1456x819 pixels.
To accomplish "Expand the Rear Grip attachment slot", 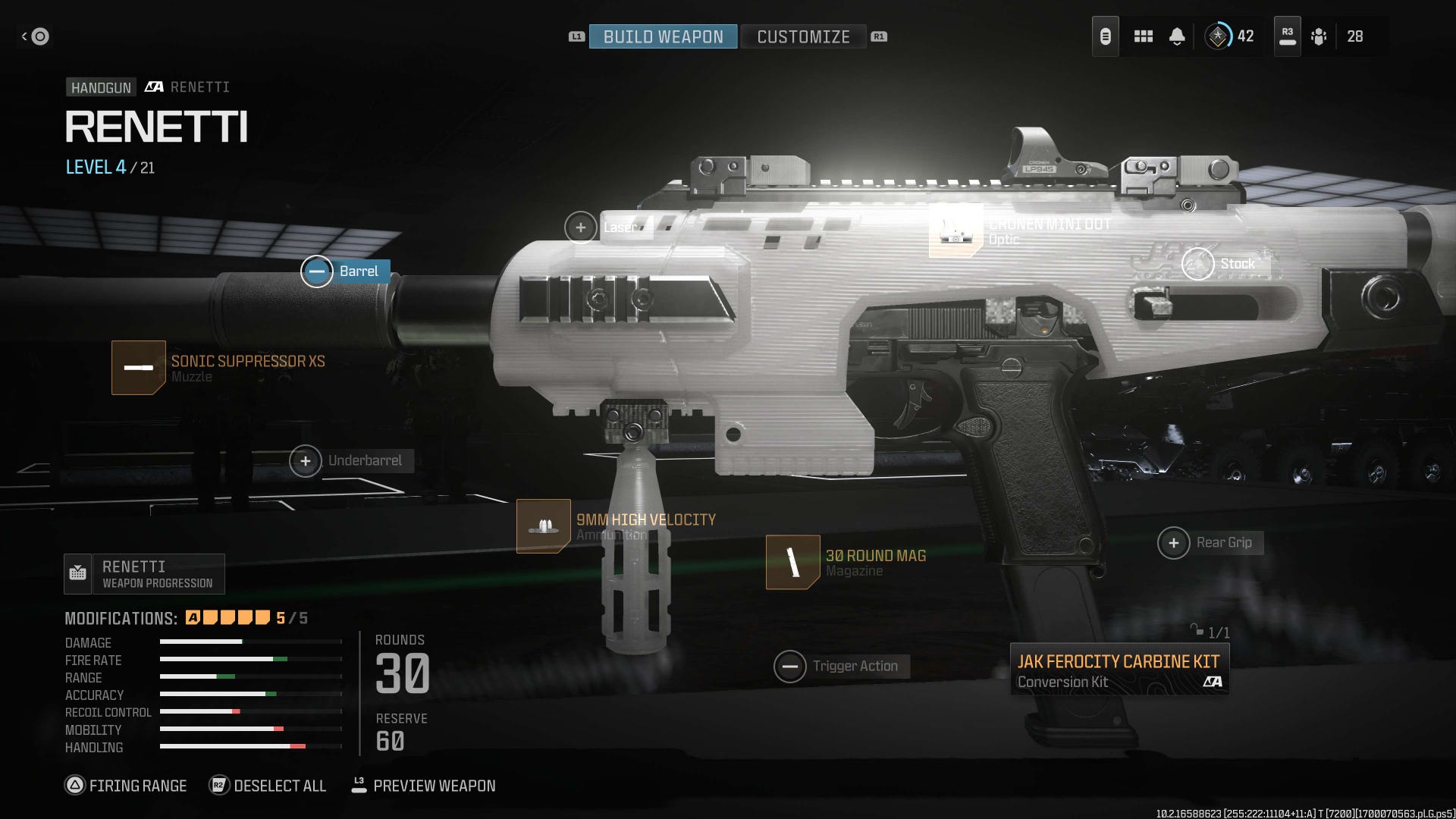I will (1174, 543).
